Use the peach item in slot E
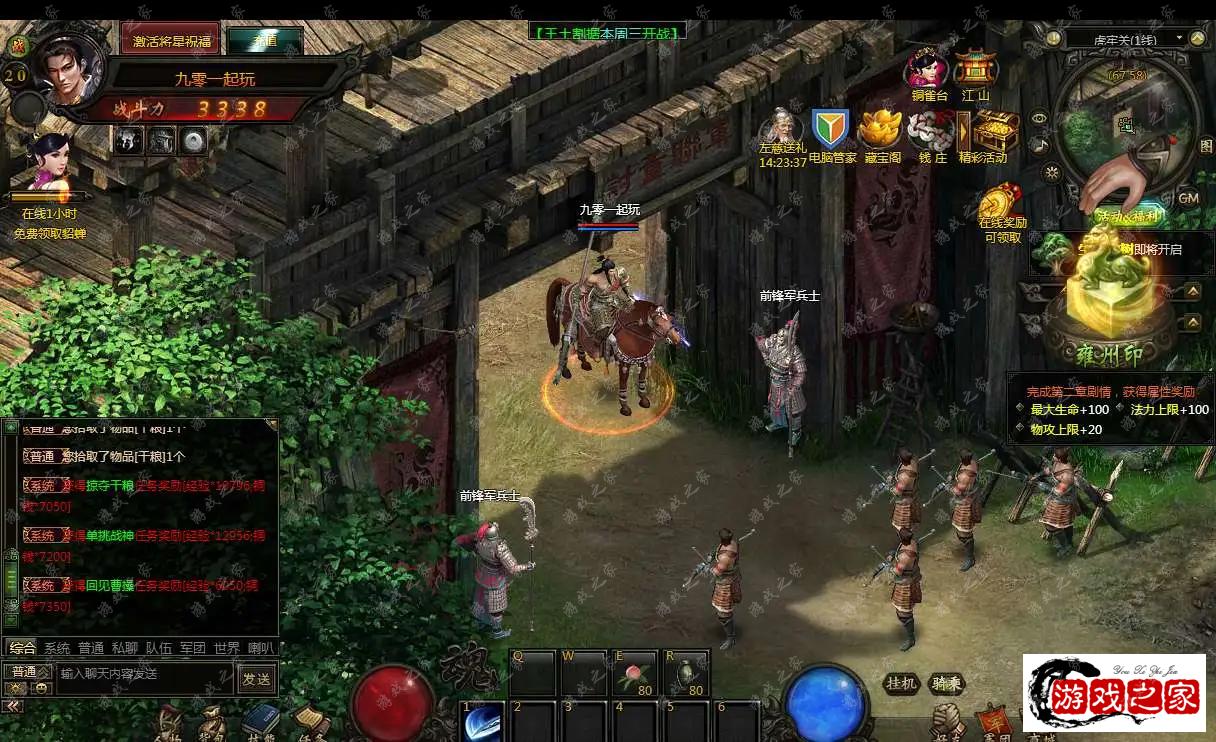The width and height of the screenshot is (1216, 742). click(634, 673)
